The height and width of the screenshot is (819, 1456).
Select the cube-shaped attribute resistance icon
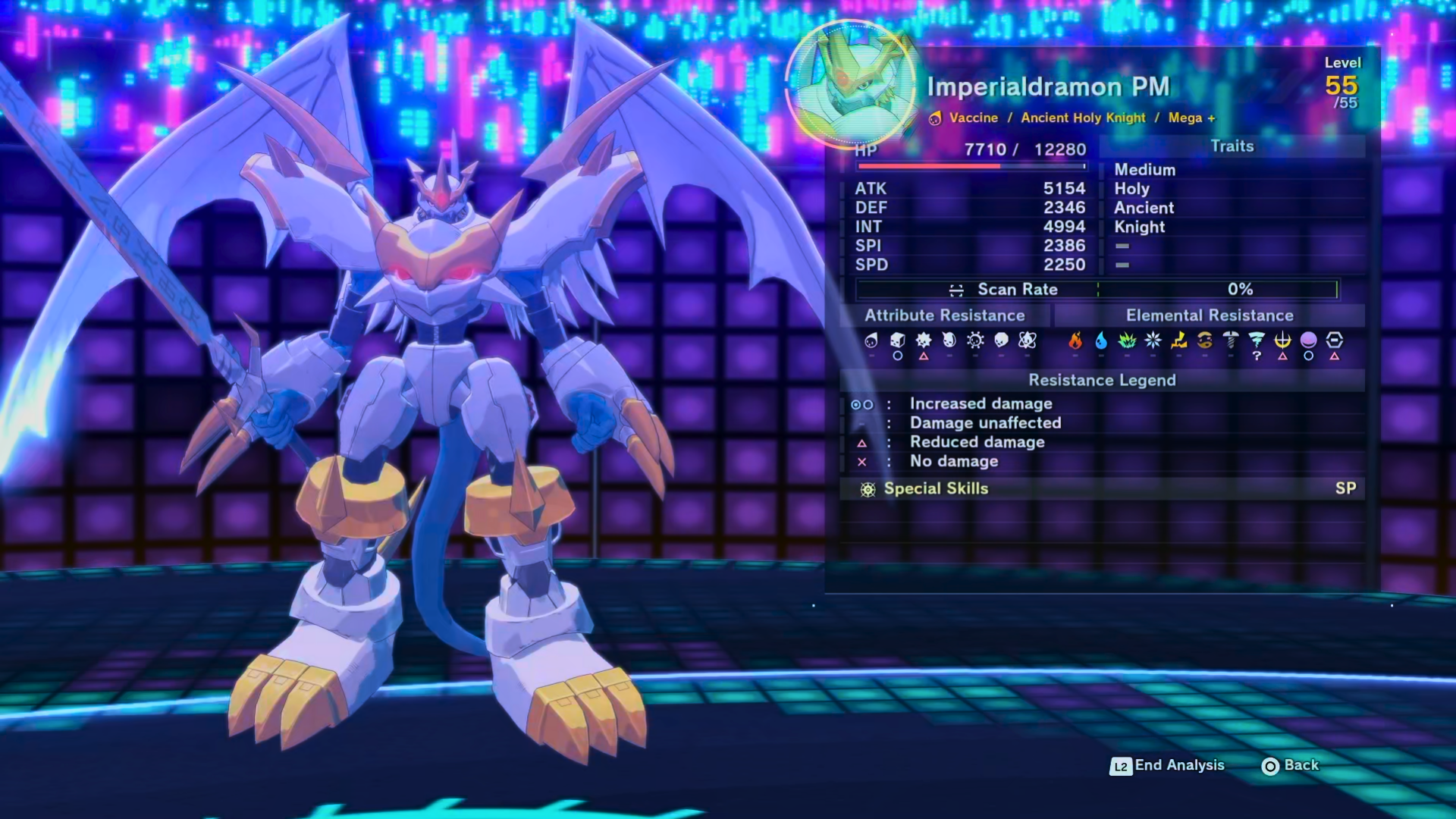(x=897, y=340)
